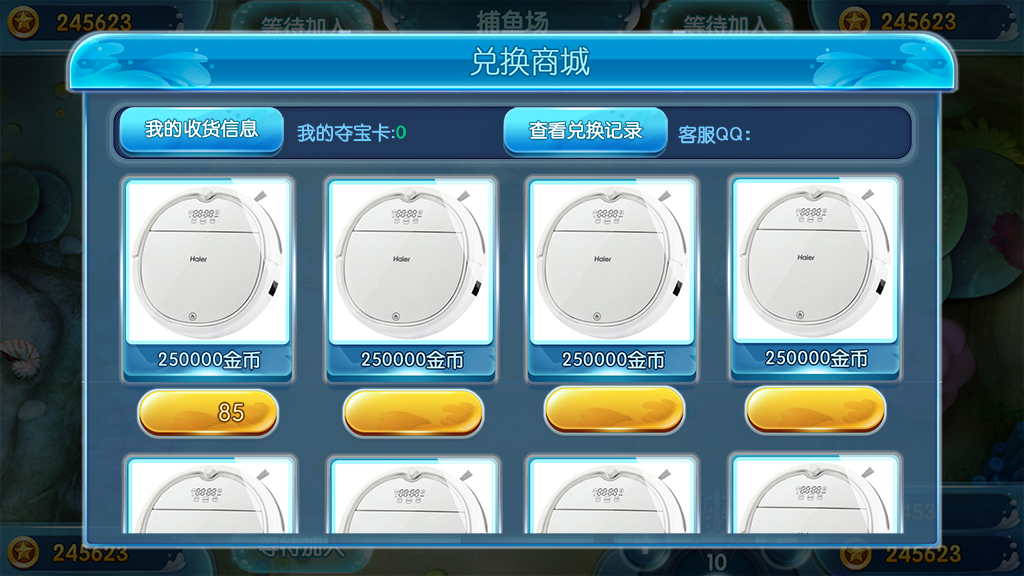This screenshot has height=576, width=1024.
Task: View exchange history via 查看兑换记录
Action: tap(585, 131)
